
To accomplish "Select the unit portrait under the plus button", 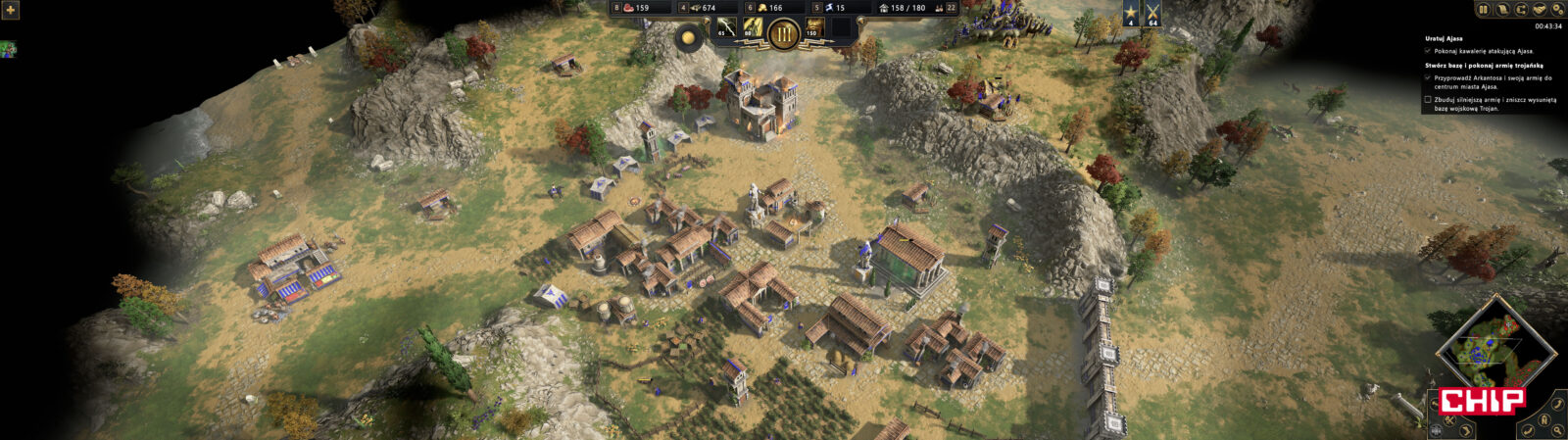I will click(x=8, y=48).
